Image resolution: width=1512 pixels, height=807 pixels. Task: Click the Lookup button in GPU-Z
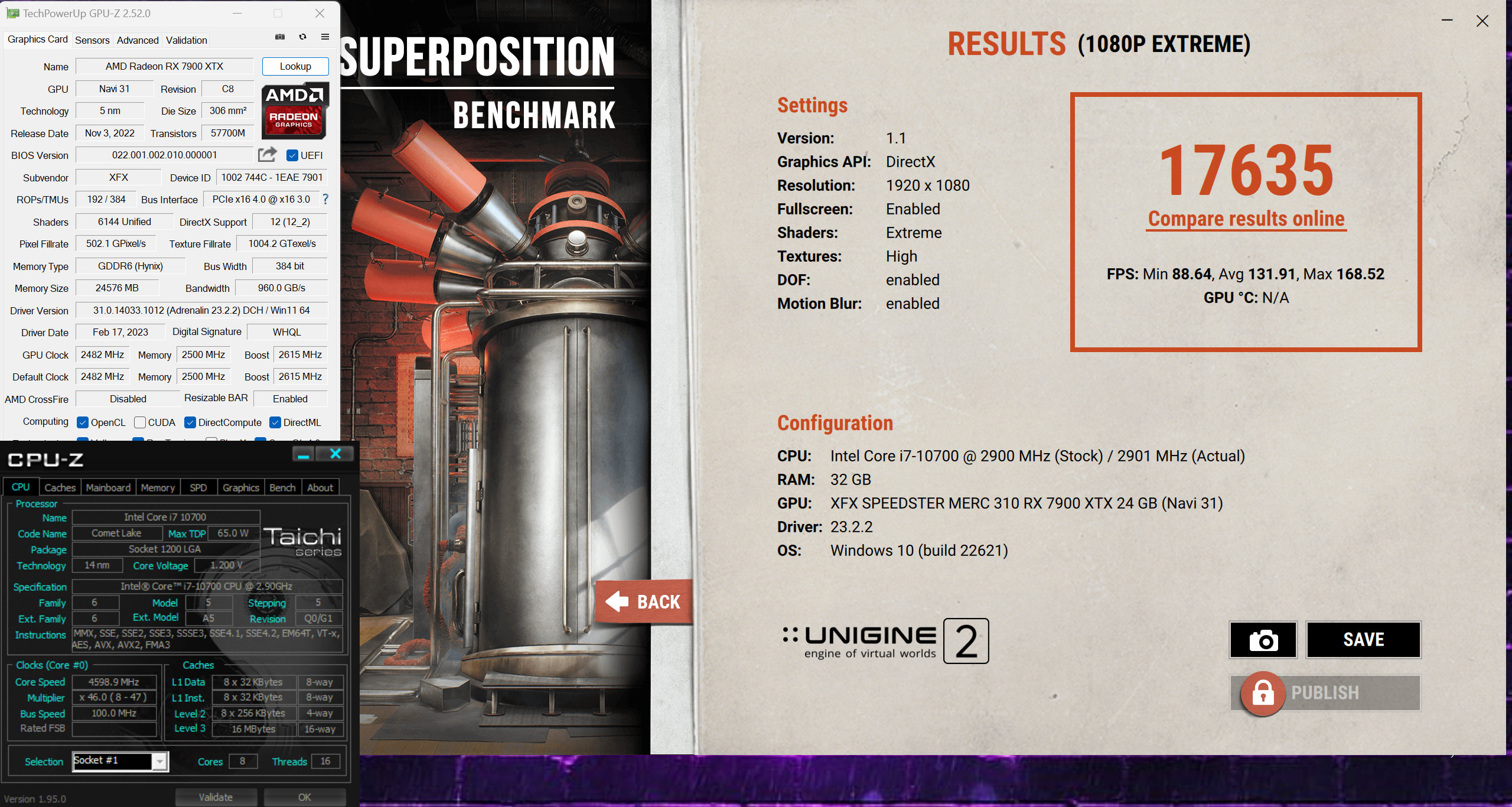point(295,66)
